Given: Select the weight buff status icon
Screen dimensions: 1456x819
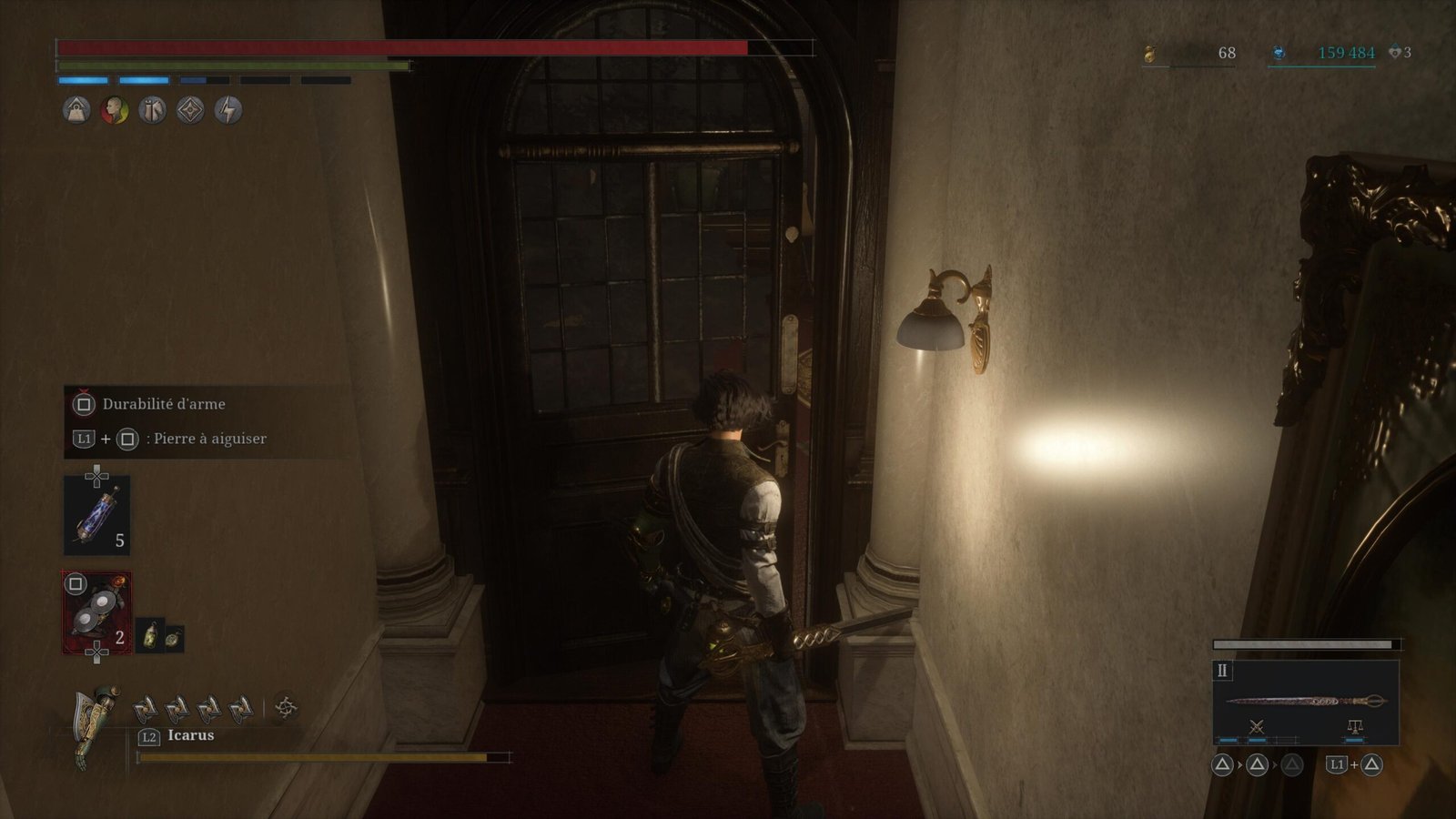Looking at the screenshot, I should point(76,111).
